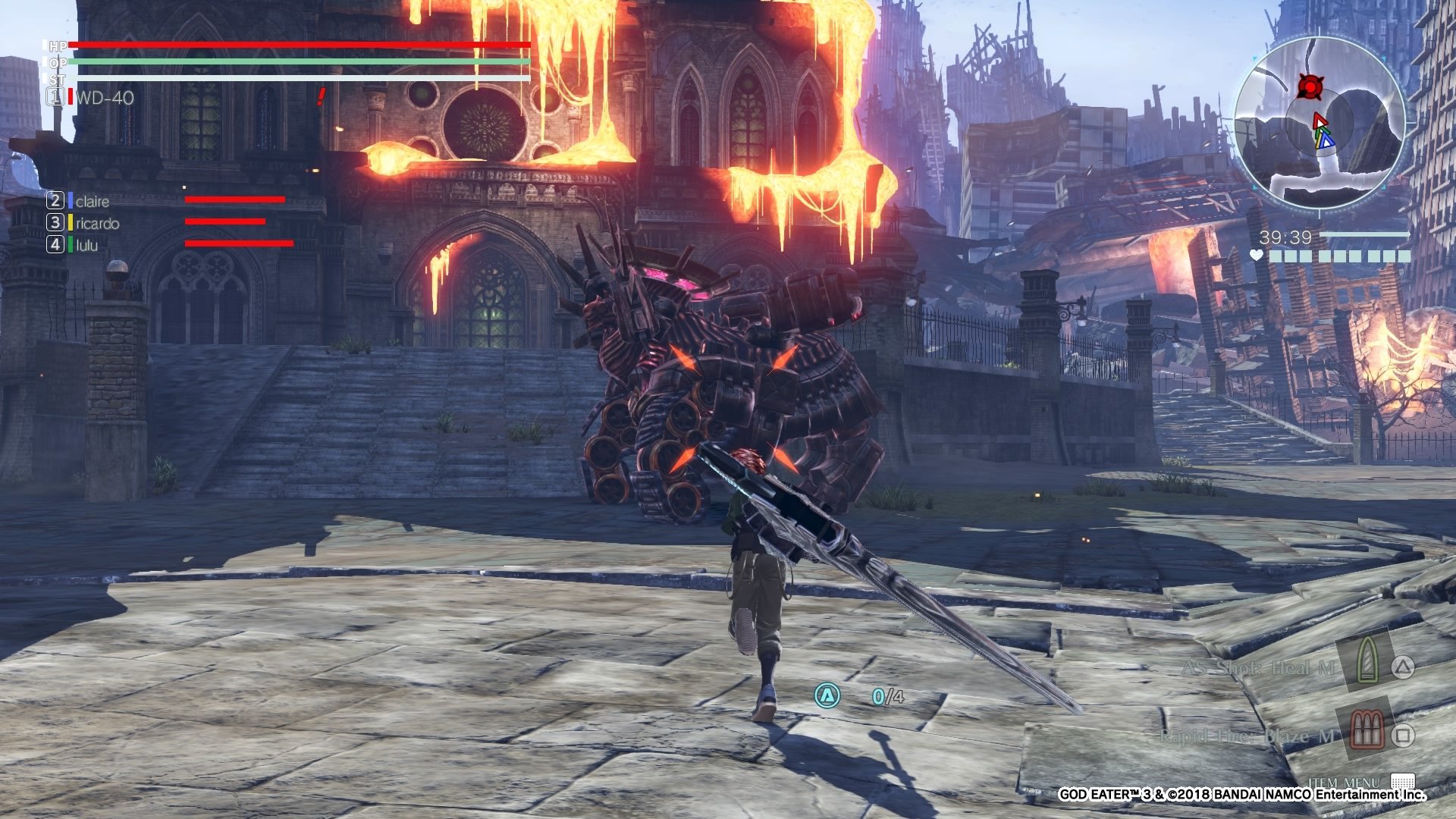Click the player name WD-40
The width and height of the screenshot is (1456, 819).
pyautogui.click(x=105, y=98)
